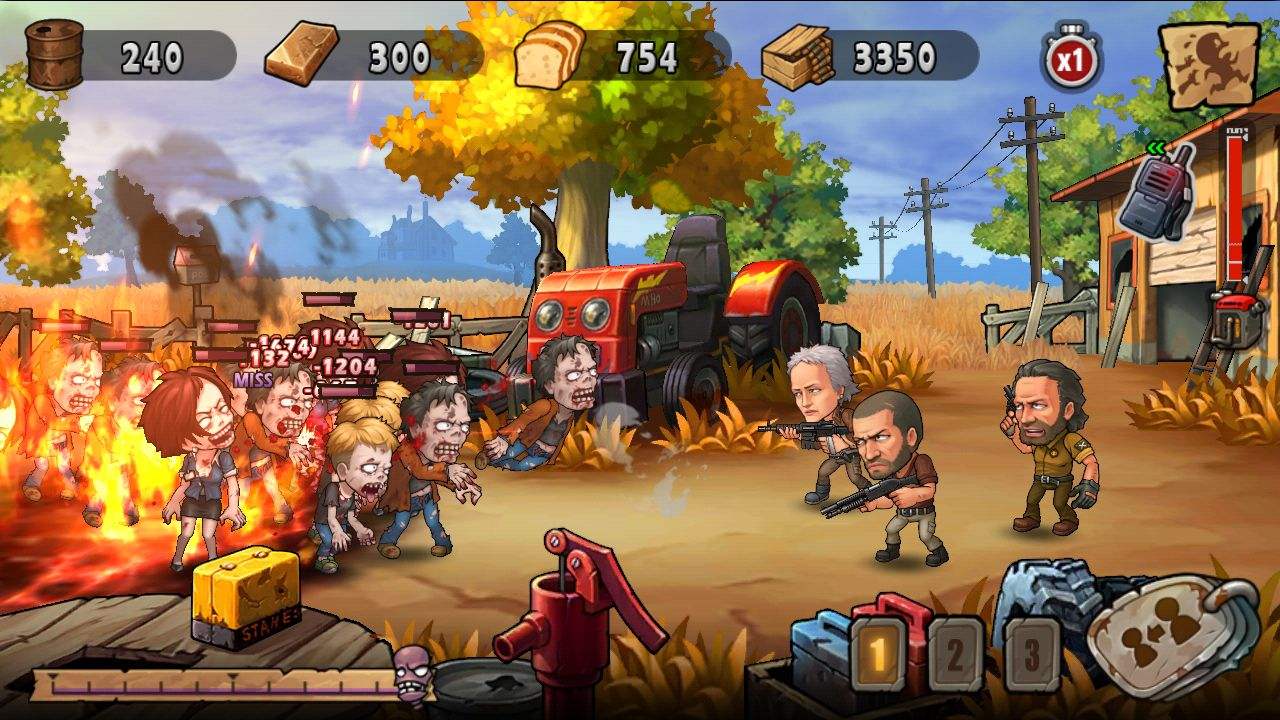Activate the walkie-talkie reinforcement call
Screen dimensions: 1280x720
(x=1158, y=196)
